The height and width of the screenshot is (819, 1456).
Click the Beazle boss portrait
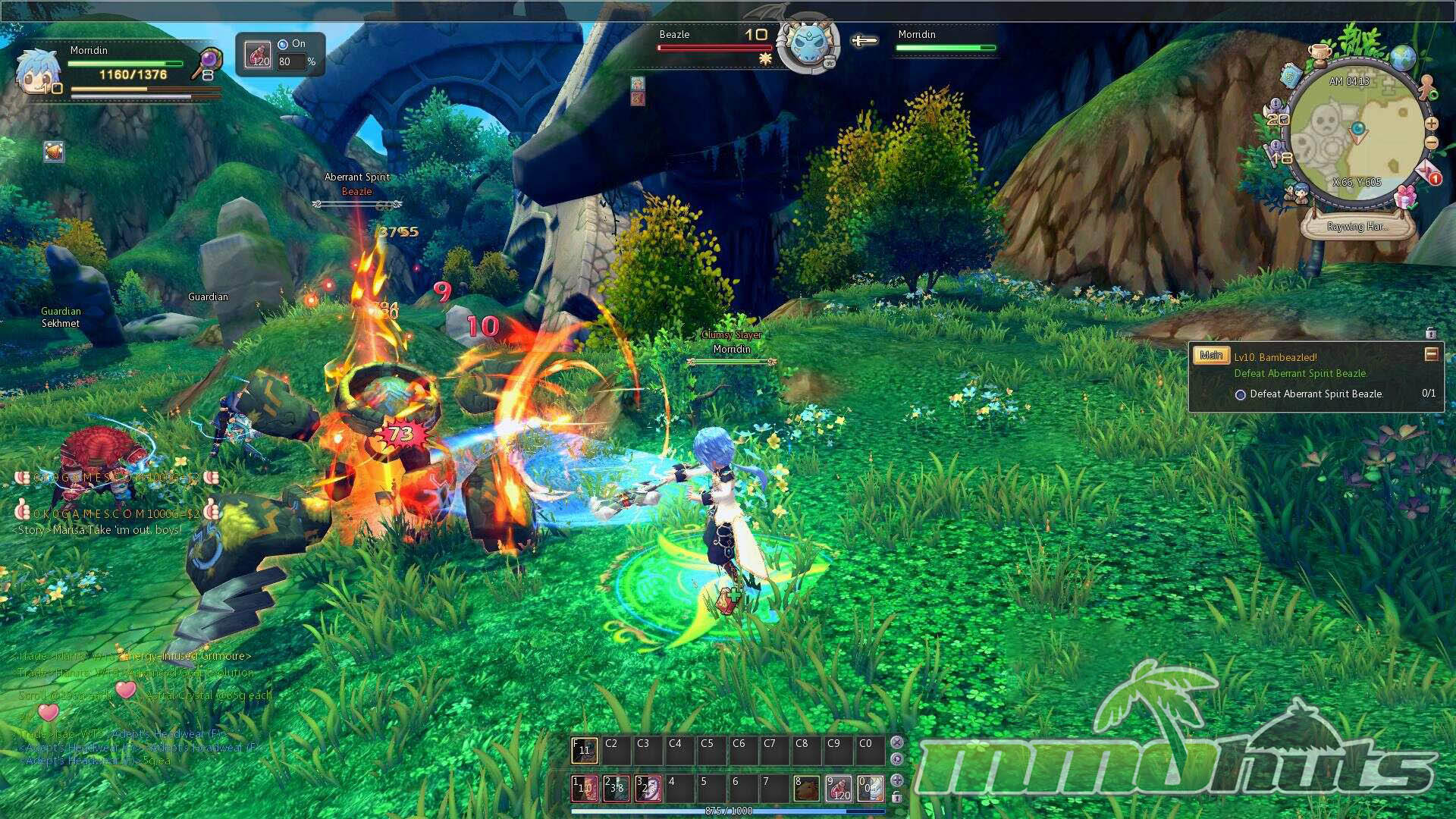point(808,45)
